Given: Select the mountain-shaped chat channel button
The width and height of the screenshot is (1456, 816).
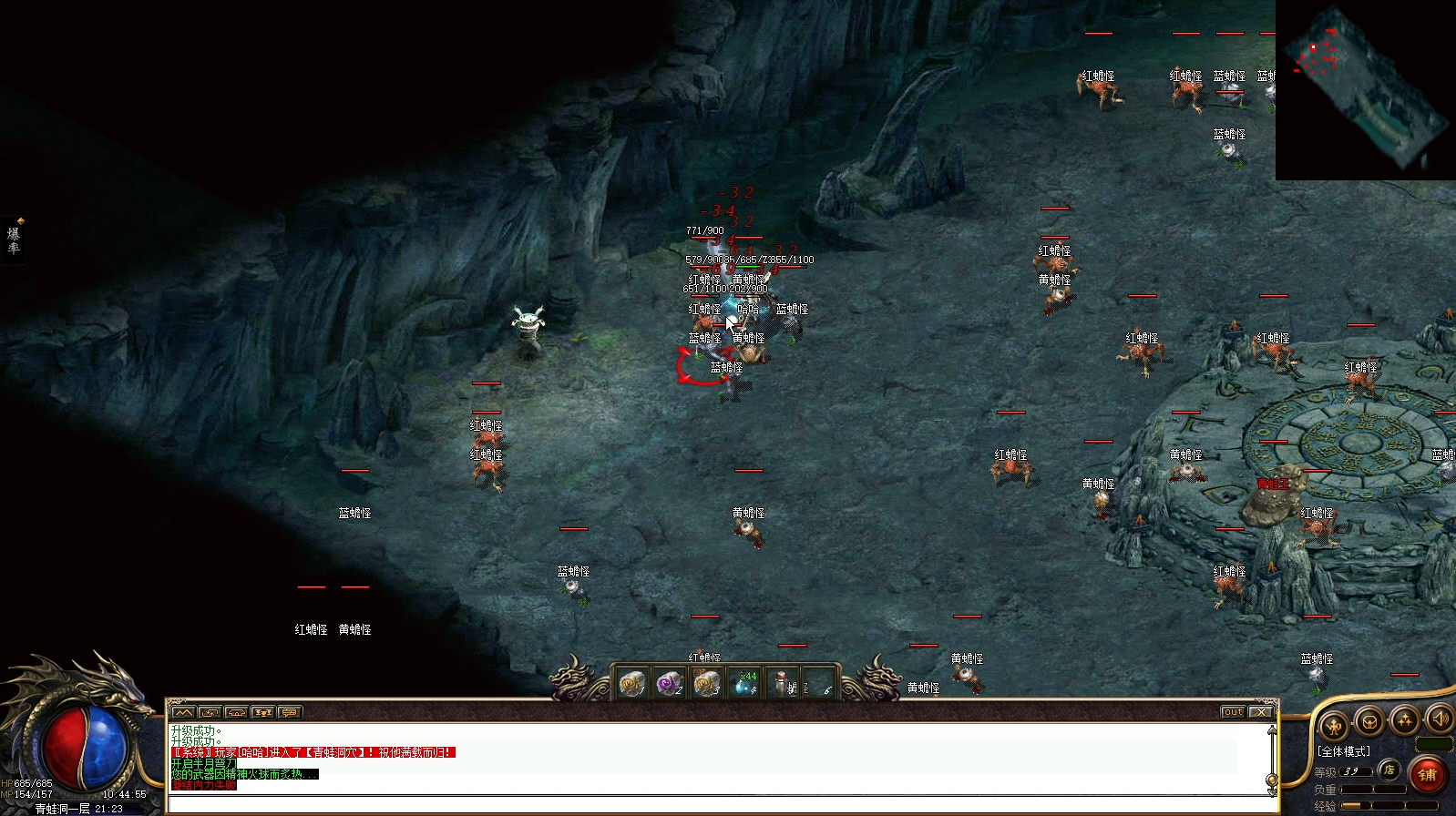Looking at the screenshot, I should 183,712.
